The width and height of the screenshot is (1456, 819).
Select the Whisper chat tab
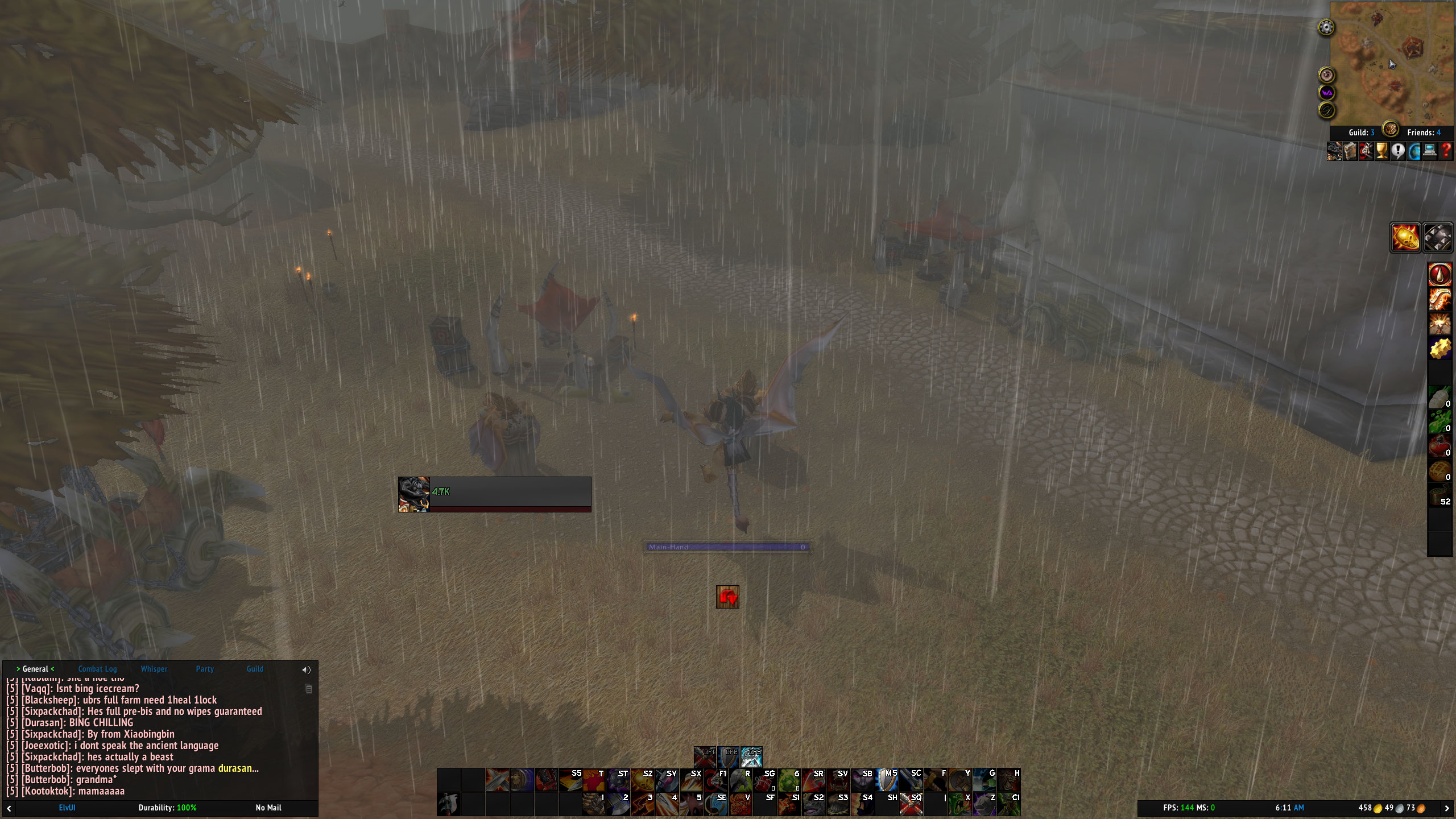154,669
